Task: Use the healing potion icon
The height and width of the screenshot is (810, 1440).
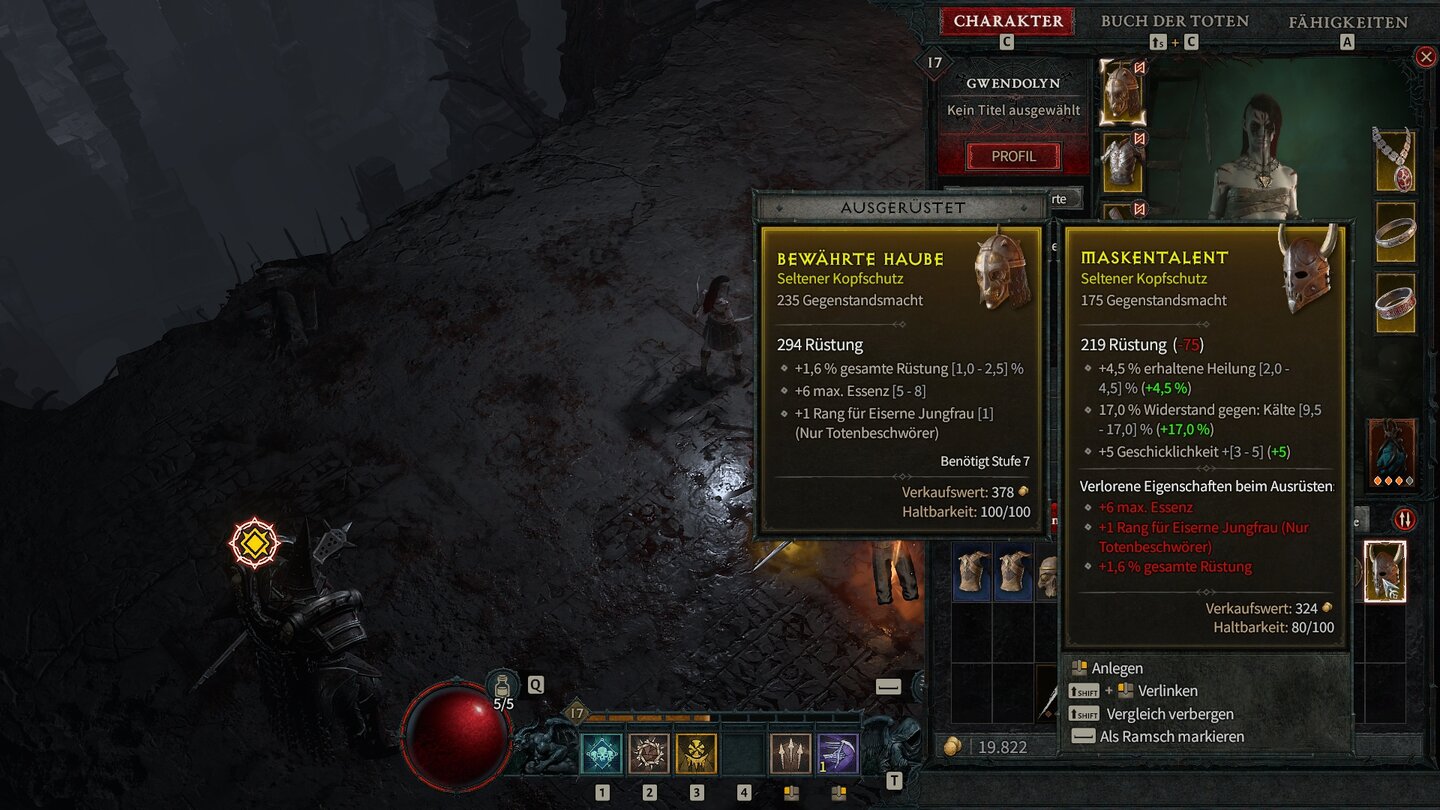Action: (503, 687)
